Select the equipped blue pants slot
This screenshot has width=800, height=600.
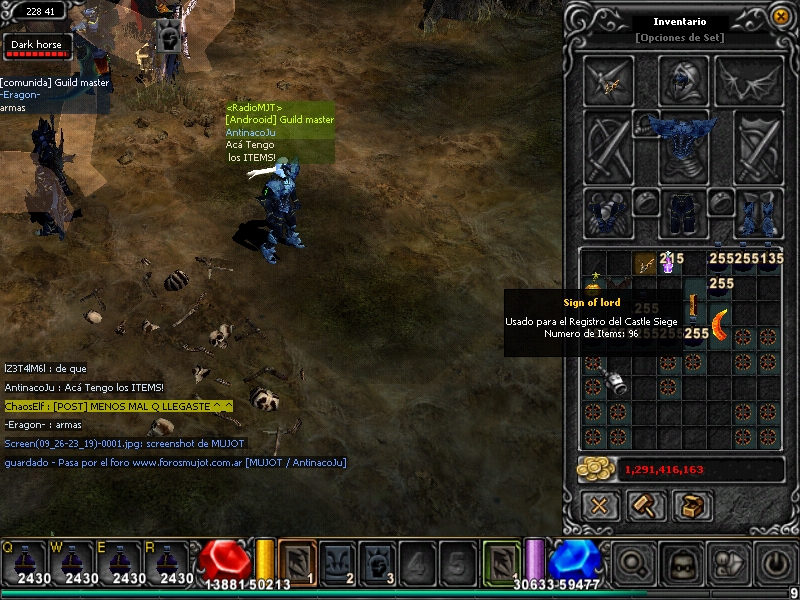coord(683,211)
